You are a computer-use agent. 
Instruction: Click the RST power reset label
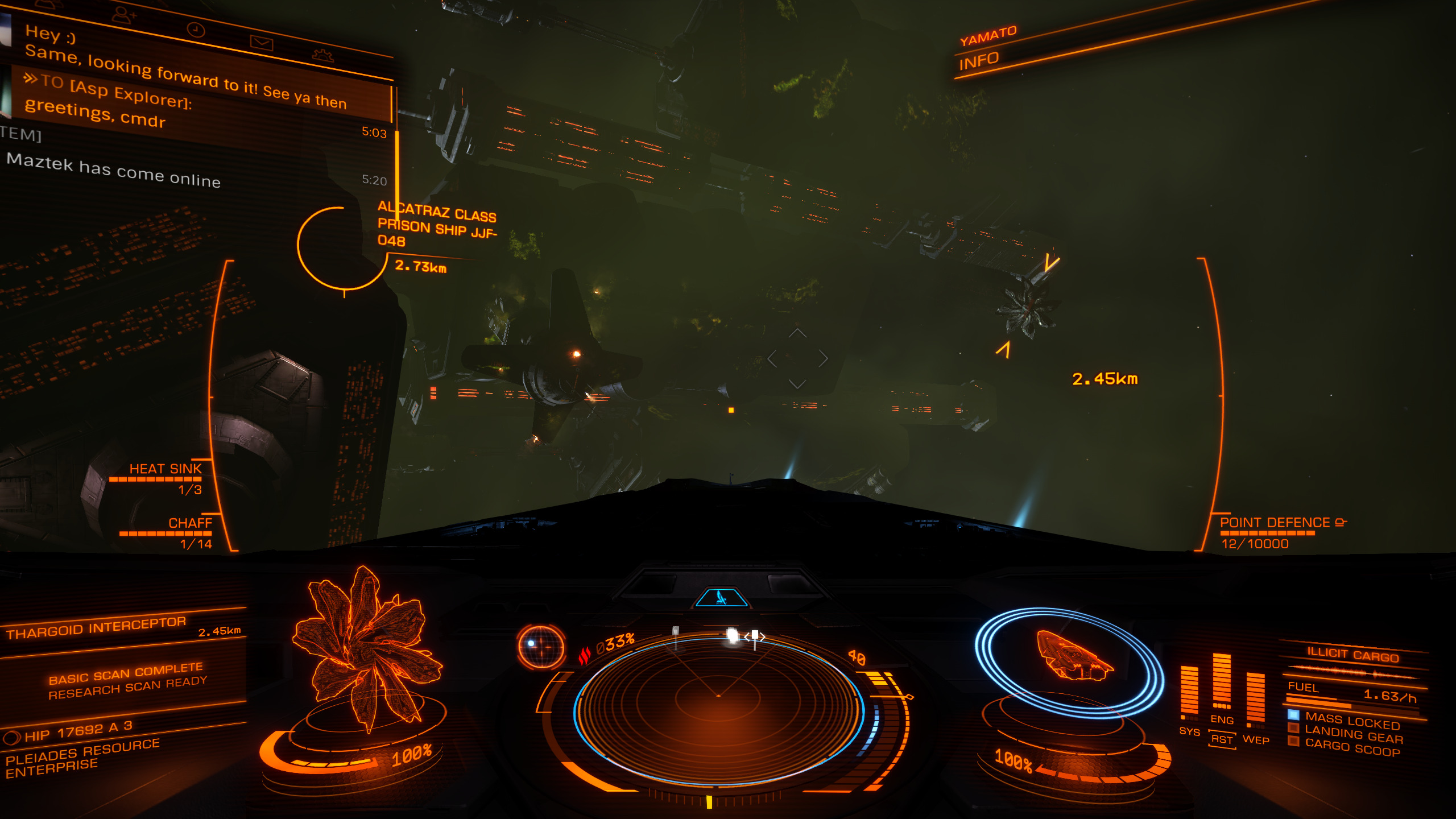[1222, 739]
